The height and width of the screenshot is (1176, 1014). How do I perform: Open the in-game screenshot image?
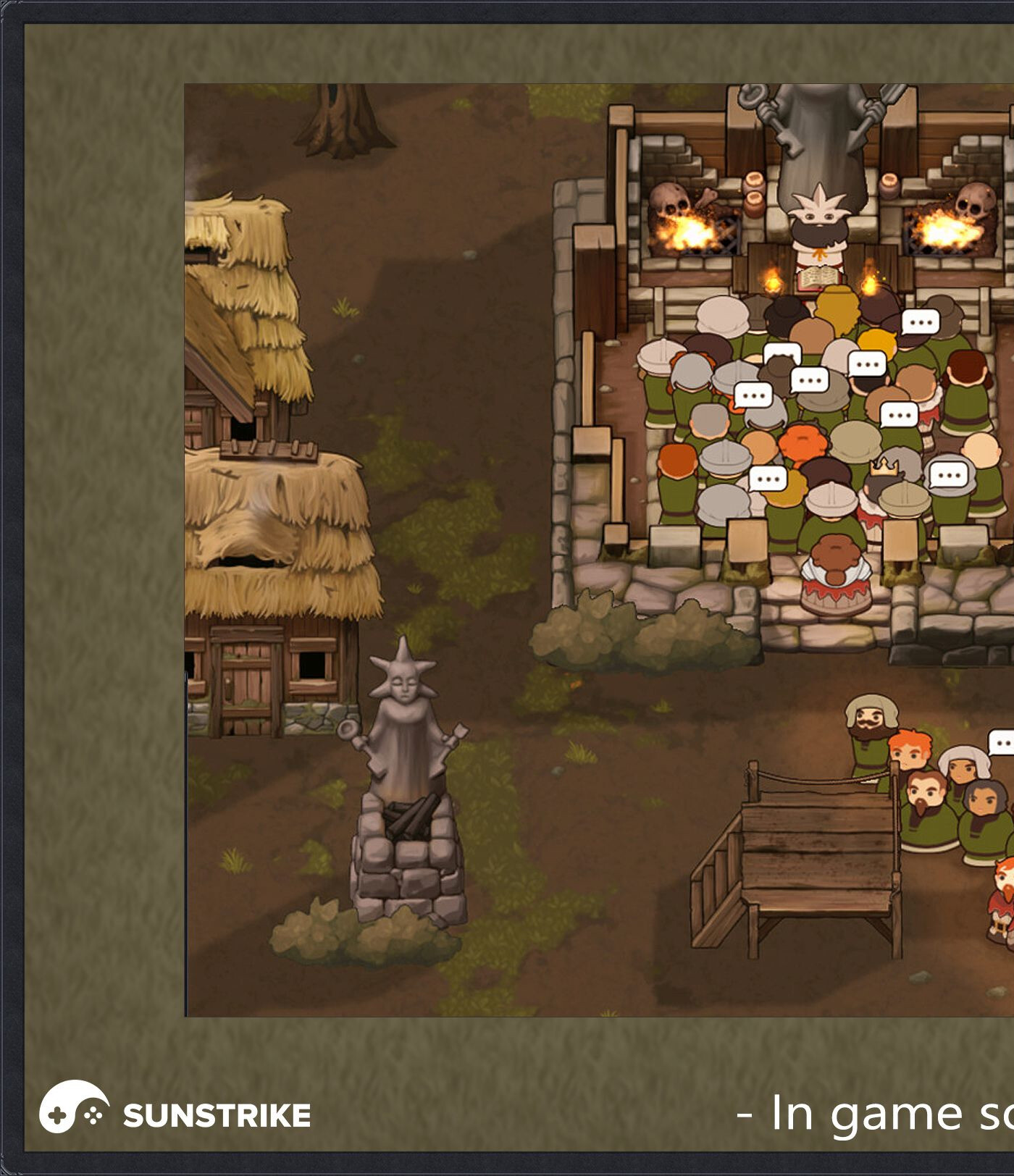click(x=599, y=550)
